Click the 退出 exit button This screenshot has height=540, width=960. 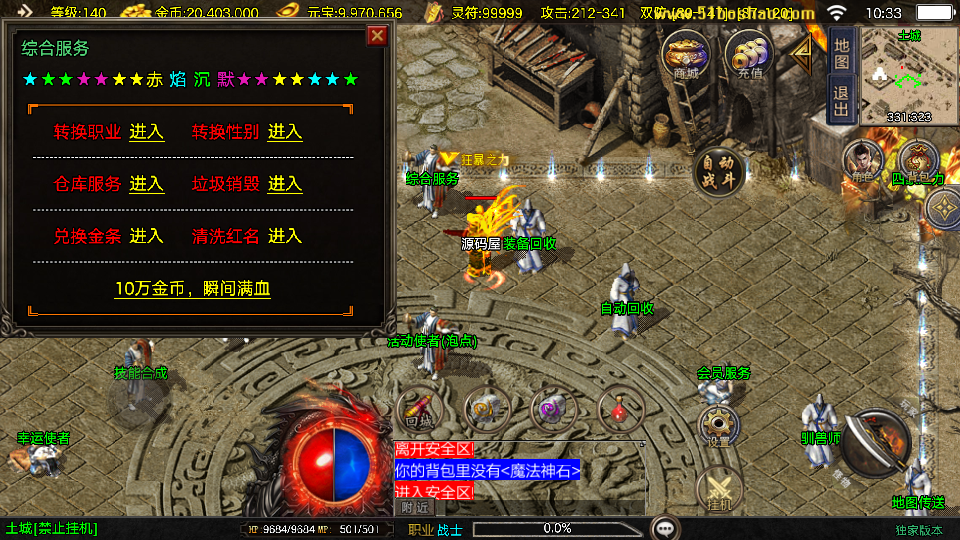[x=842, y=97]
